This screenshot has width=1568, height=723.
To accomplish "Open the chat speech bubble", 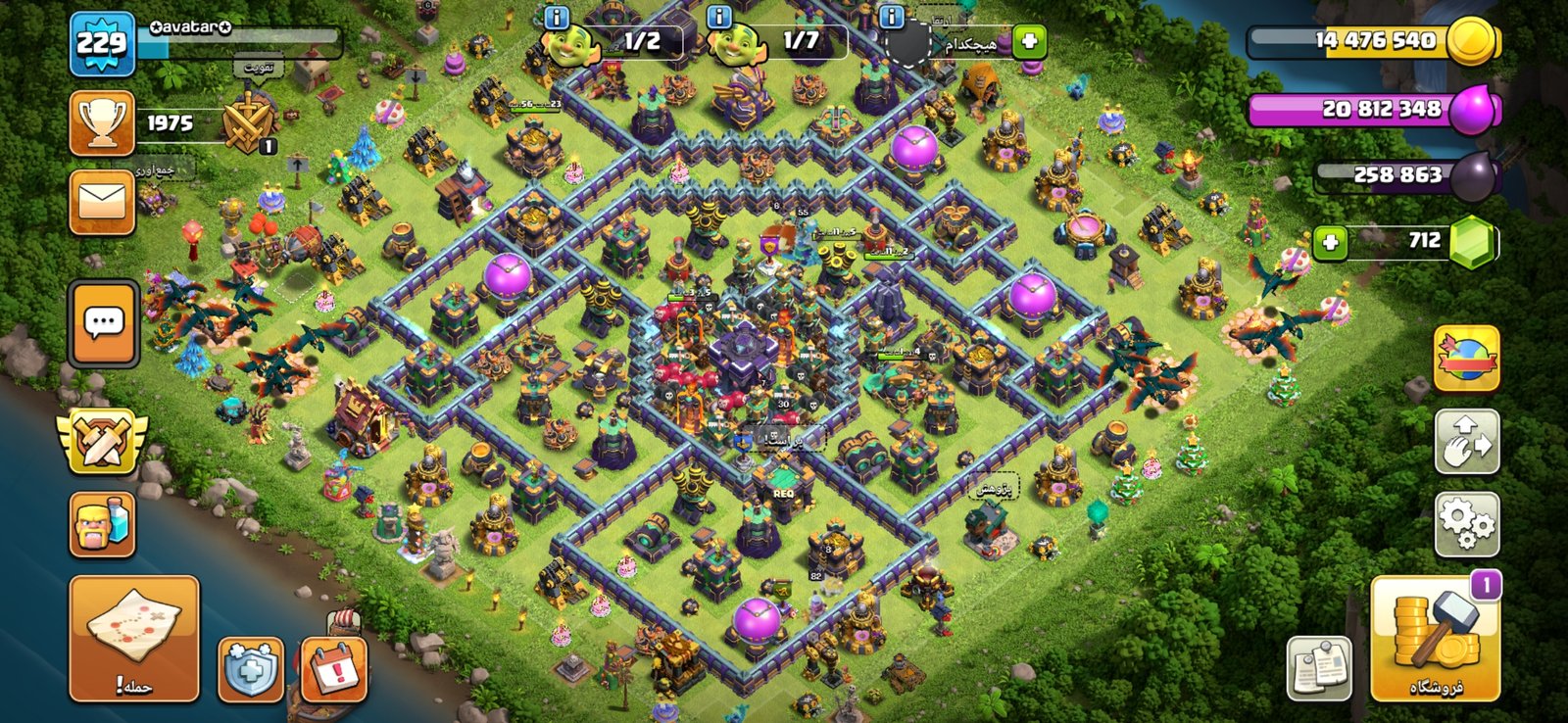I will click(103, 323).
